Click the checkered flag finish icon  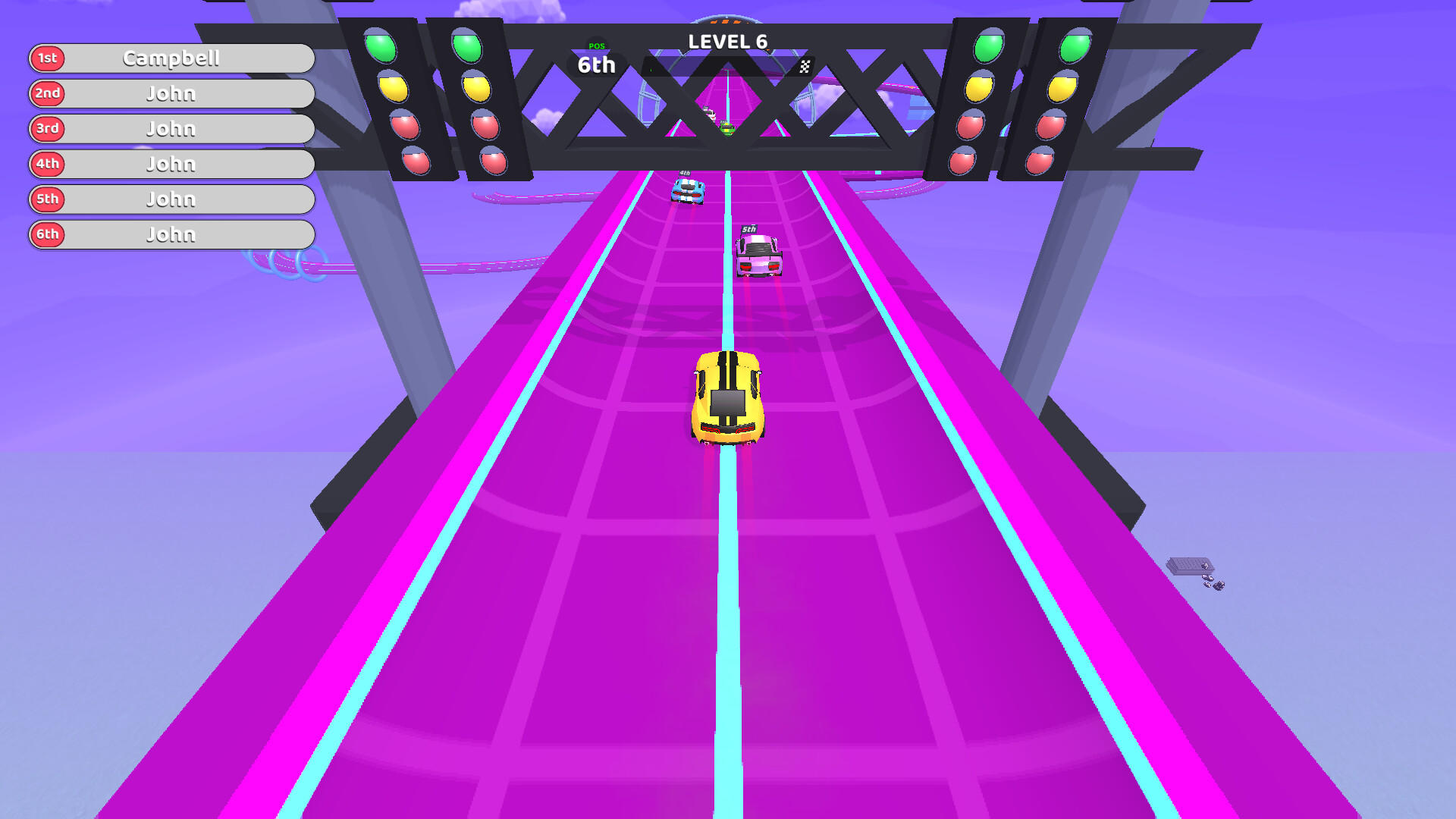(x=805, y=66)
